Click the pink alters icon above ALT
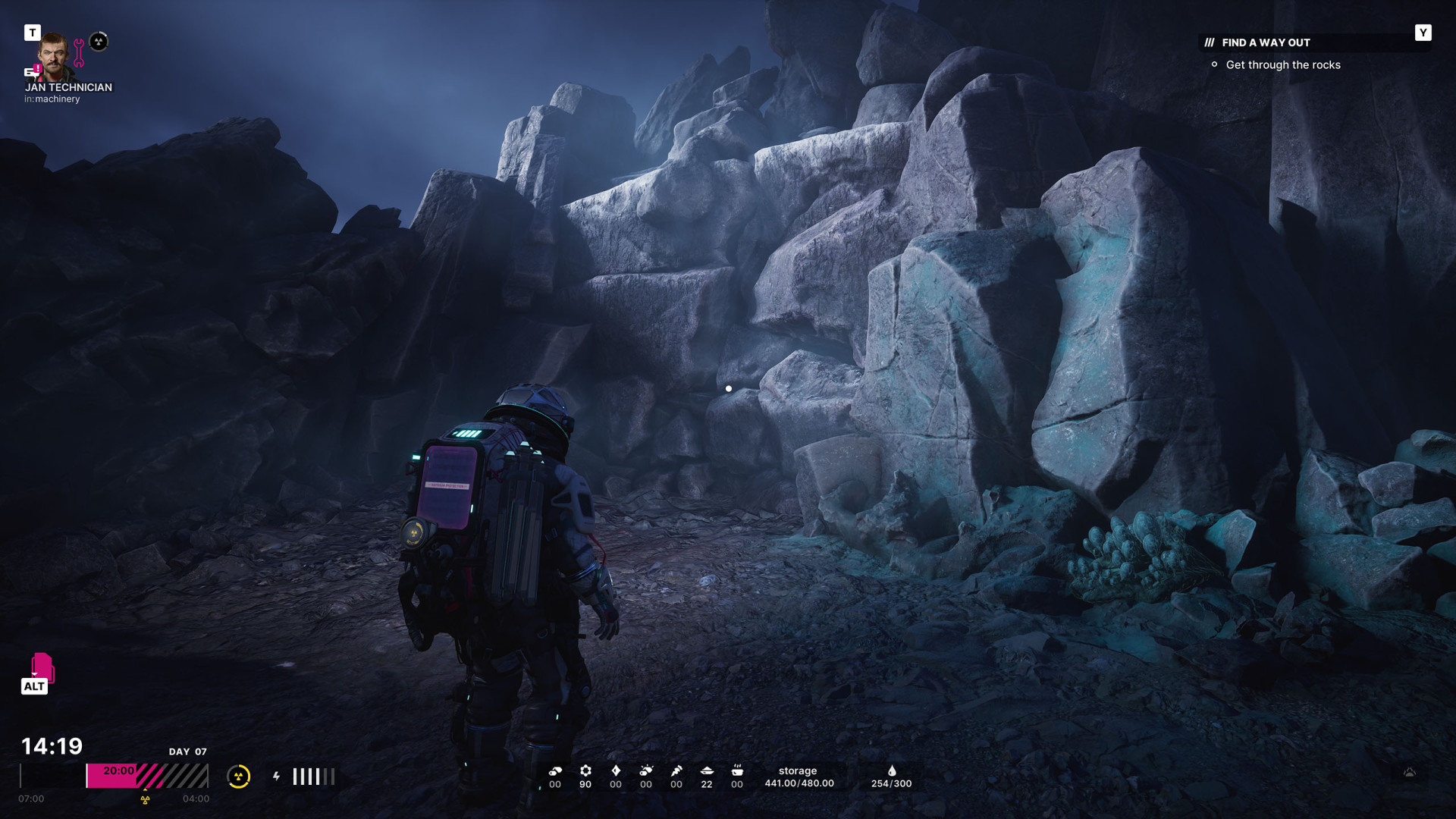 (x=42, y=667)
